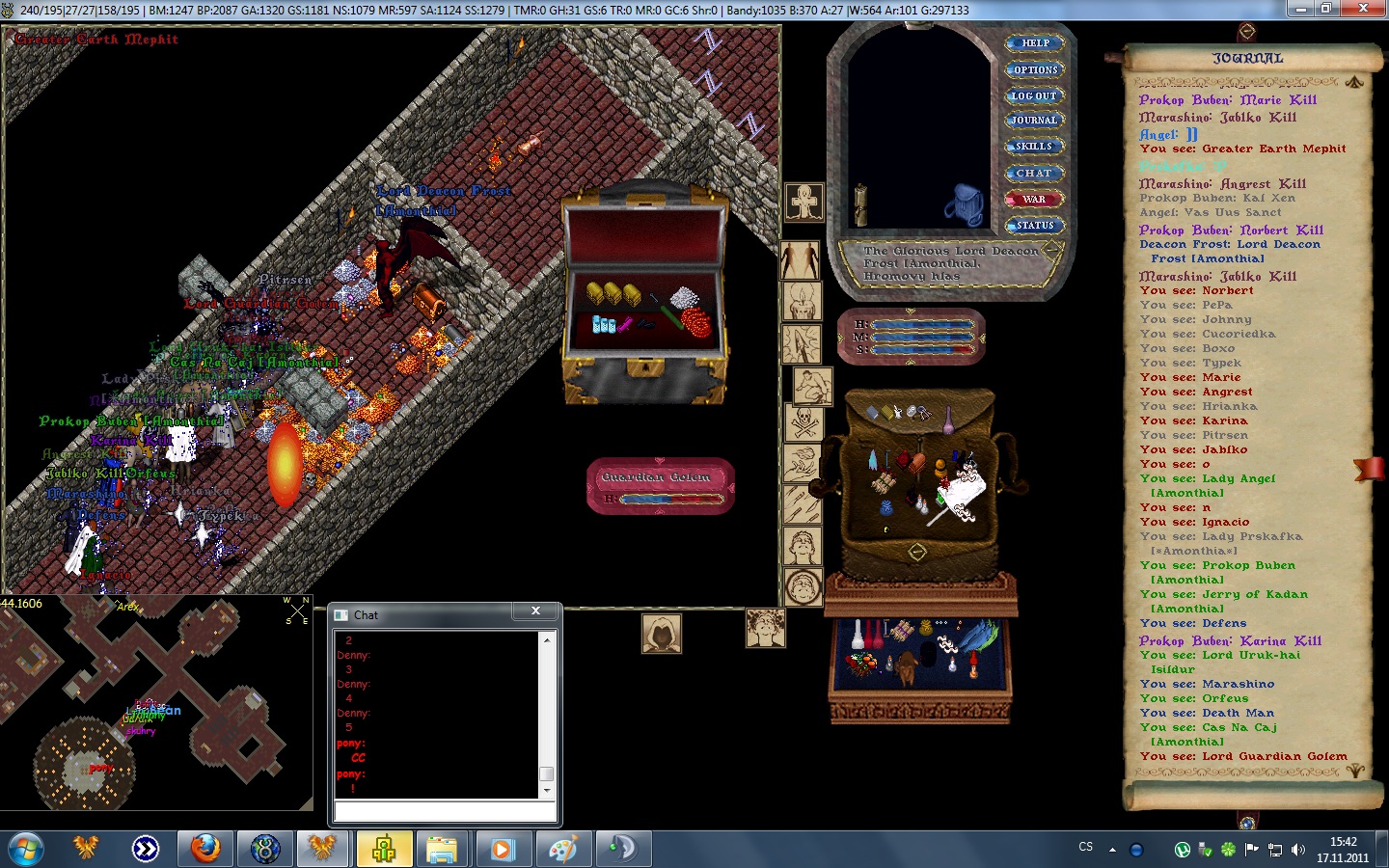Screen dimensions: 1389x868
Task: Cast the skull and crossbones spell
Action: tap(803, 421)
